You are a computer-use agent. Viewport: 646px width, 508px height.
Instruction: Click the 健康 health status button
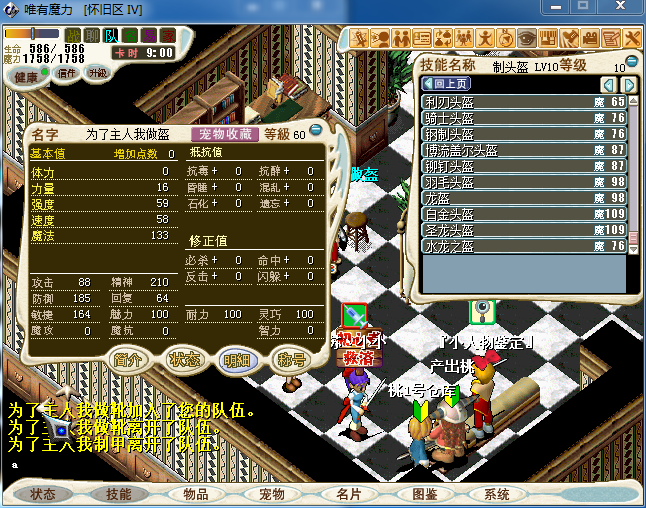pyautogui.click(x=28, y=76)
